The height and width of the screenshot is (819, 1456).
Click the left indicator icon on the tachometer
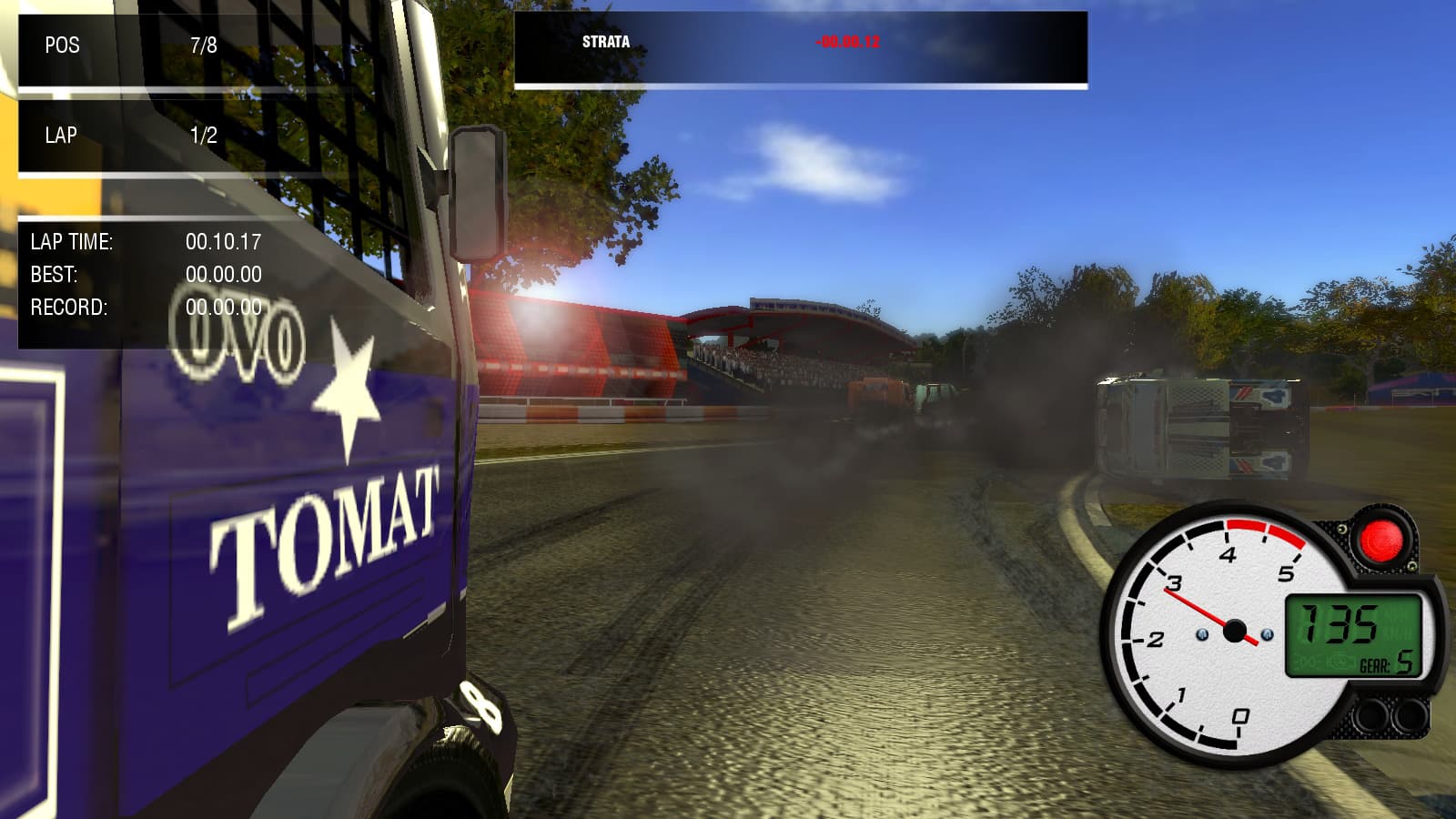click(1203, 635)
